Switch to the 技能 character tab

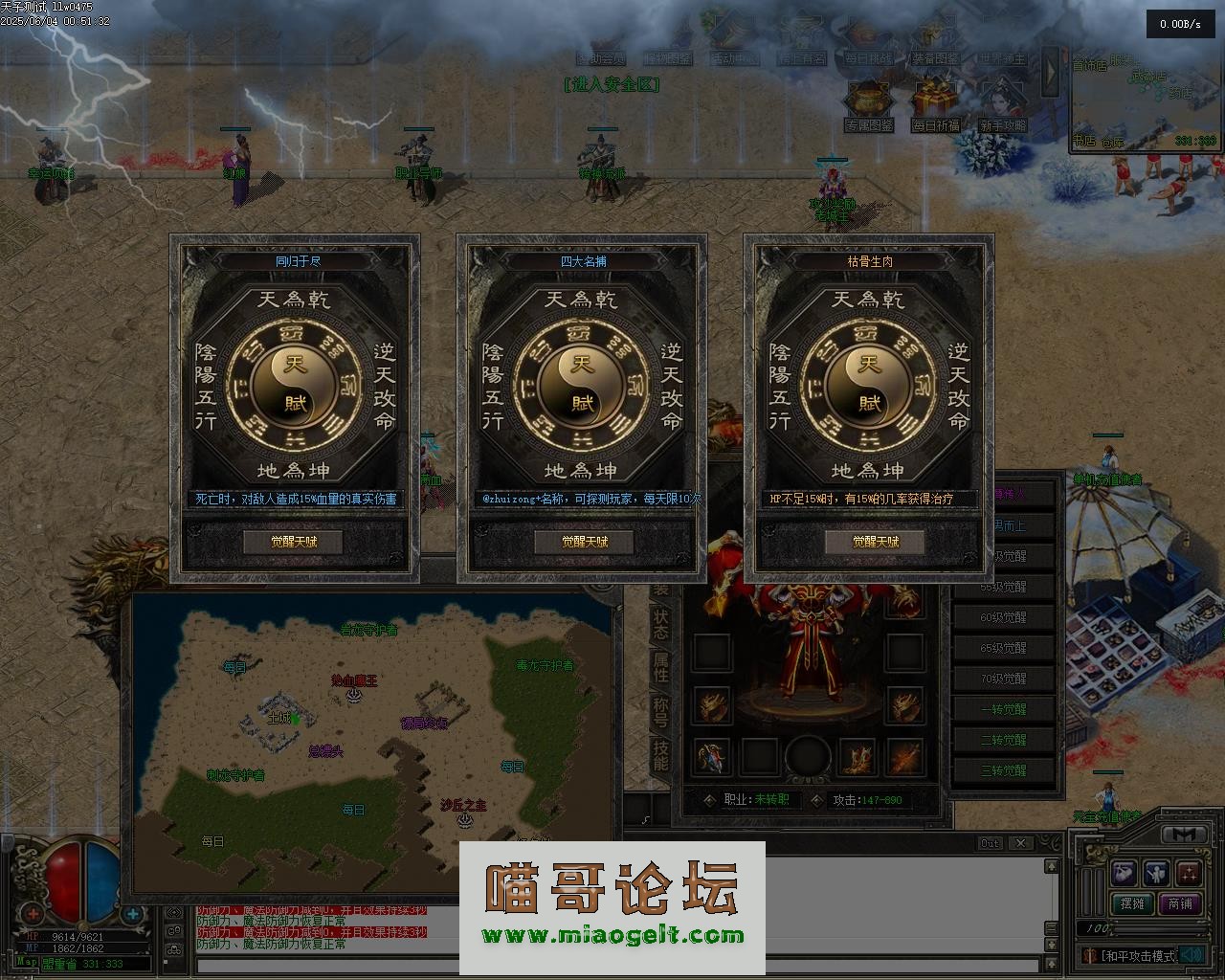(x=660, y=753)
